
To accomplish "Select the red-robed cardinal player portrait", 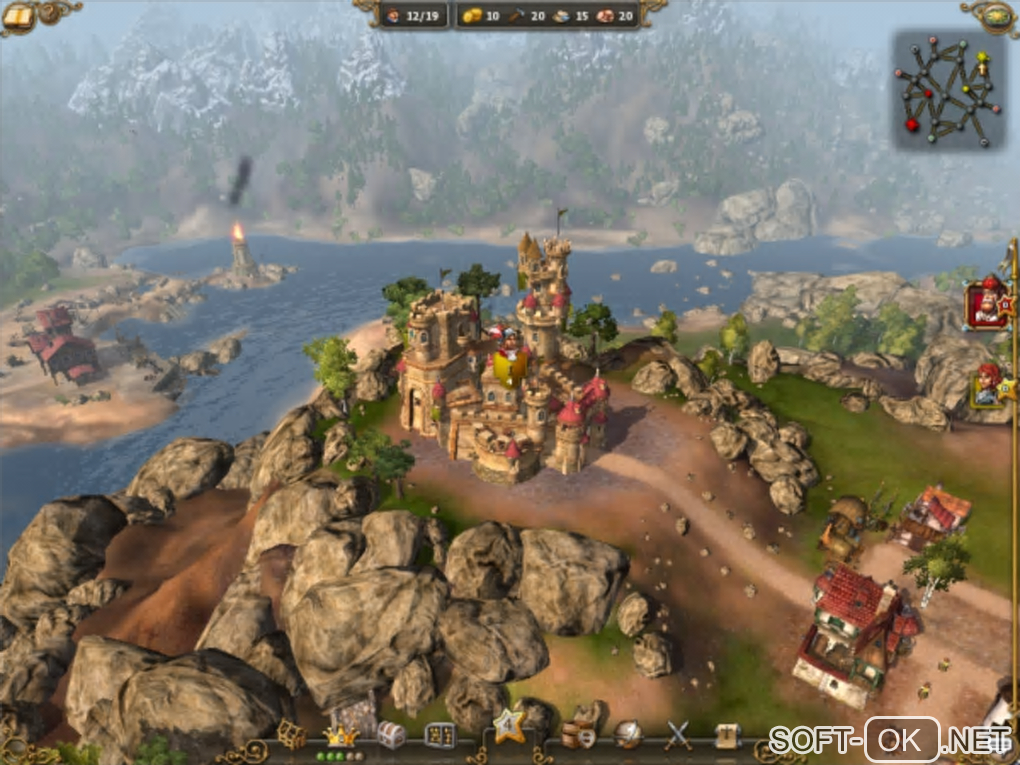I will click(x=986, y=303).
